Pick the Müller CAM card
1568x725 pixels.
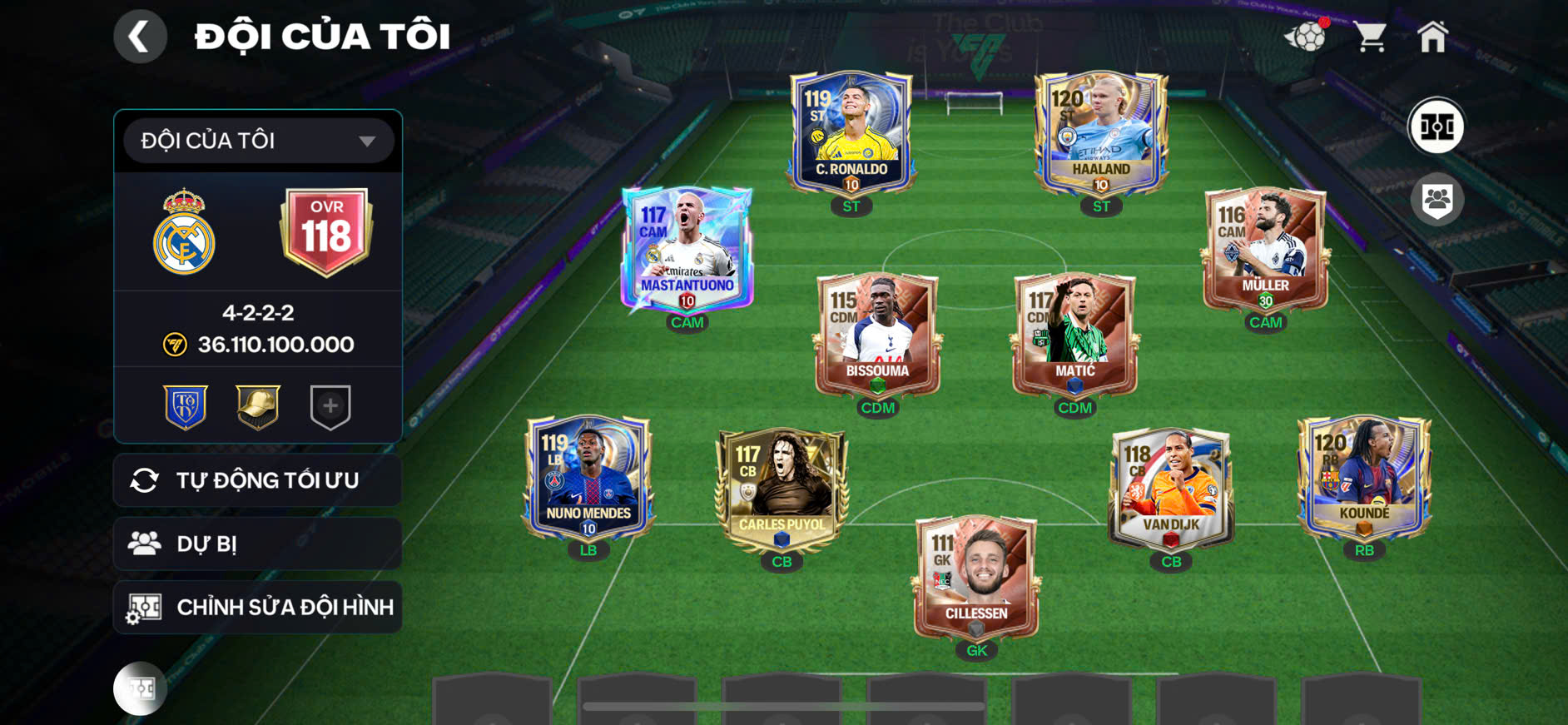click(1265, 250)
